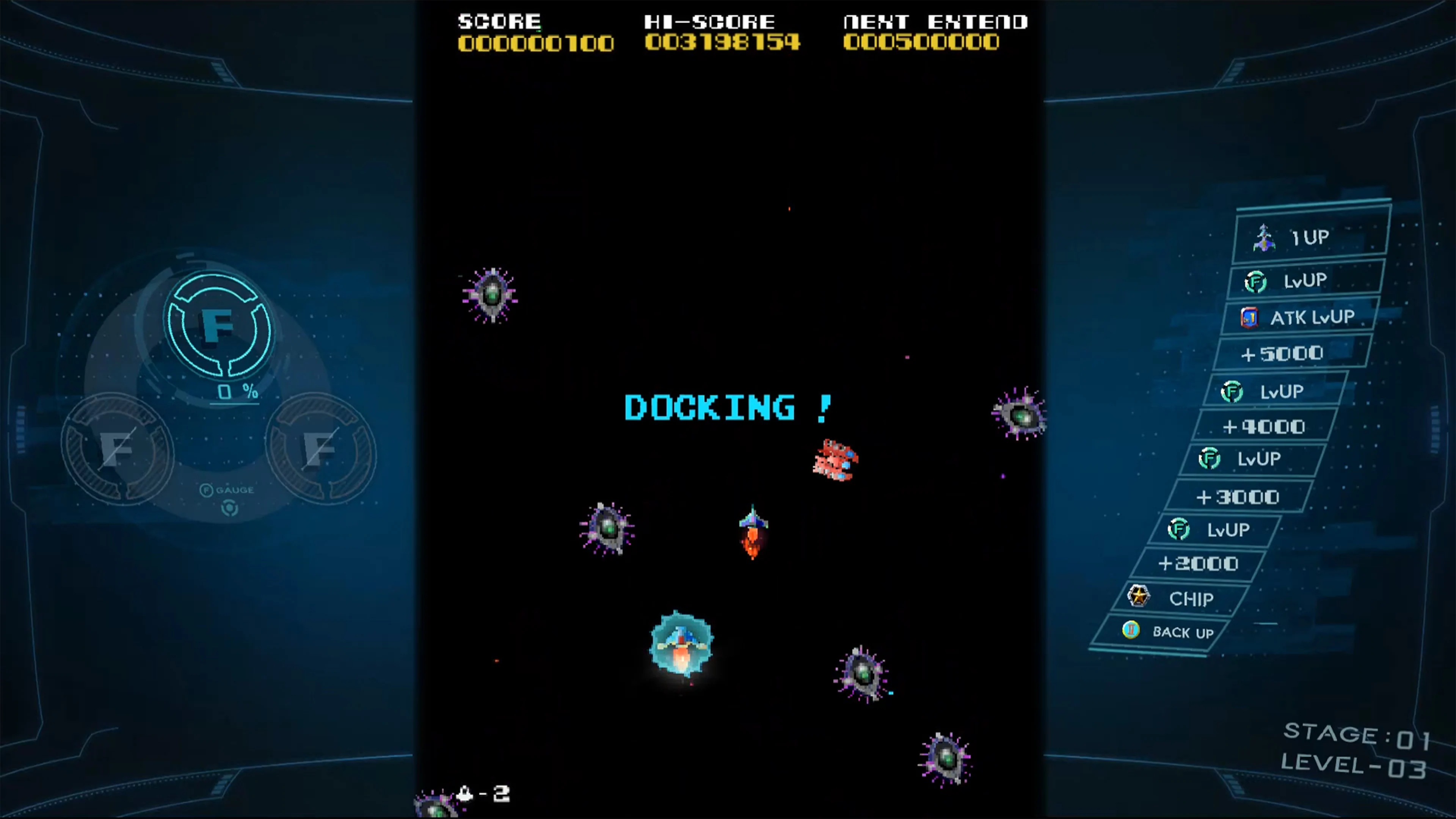
Task: Click the 0% gauge progress bar
Action: coord(234,392)
